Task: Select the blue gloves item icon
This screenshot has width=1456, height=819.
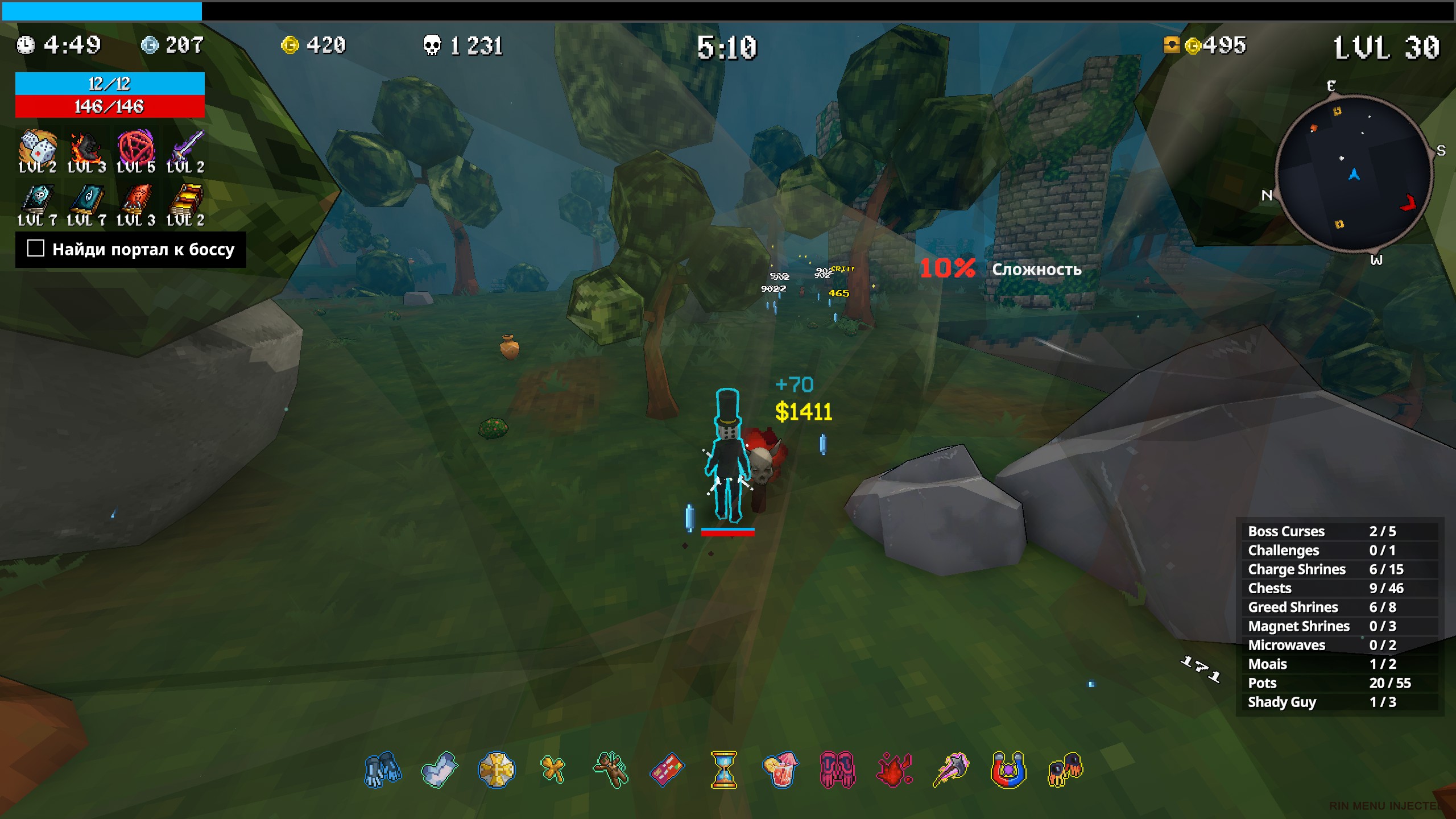Action: [x=383, y=770]
